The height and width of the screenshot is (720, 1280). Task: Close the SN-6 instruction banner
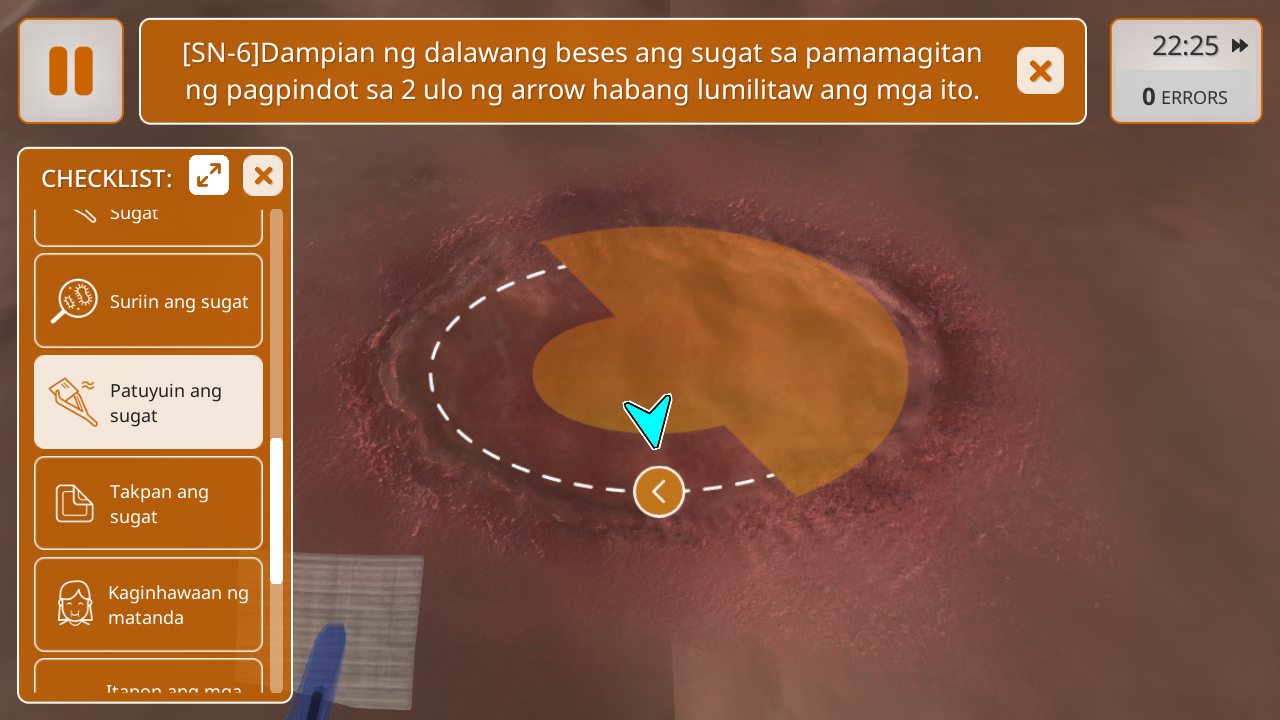1040,71
